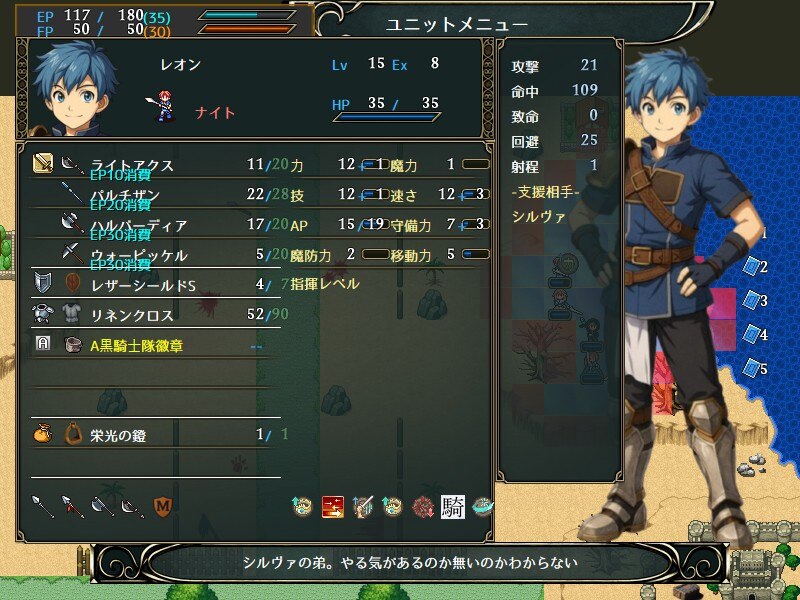Select the sword-raising figure skill icon

[363, 506]
